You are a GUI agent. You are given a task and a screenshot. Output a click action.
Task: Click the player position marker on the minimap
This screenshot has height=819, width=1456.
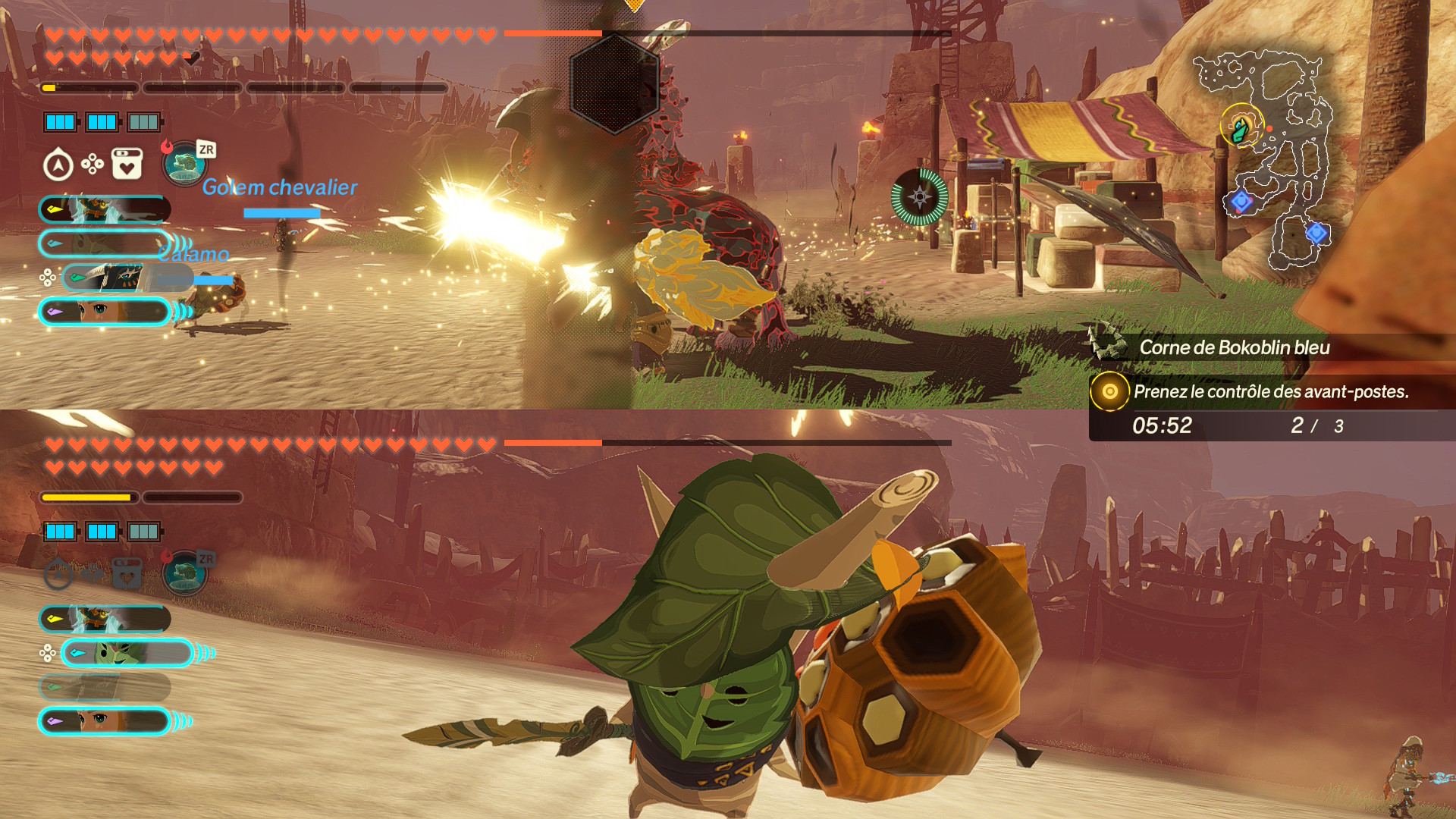tap(1241, 127)
